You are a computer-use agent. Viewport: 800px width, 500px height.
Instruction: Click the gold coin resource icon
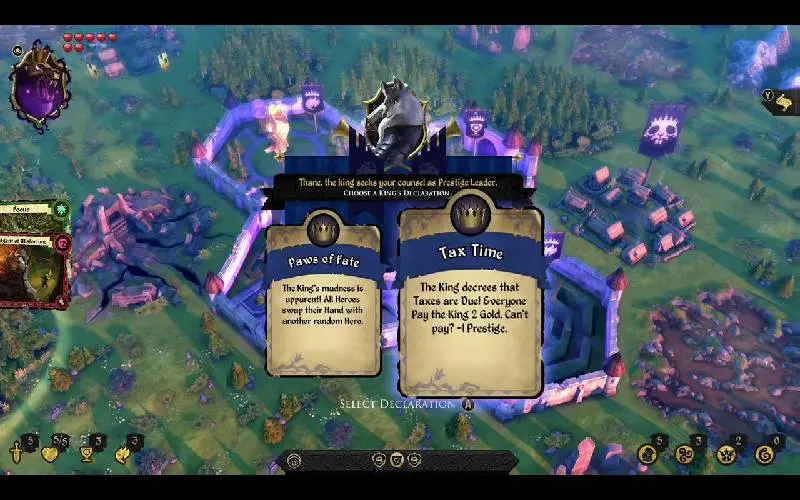pos(647,455)
